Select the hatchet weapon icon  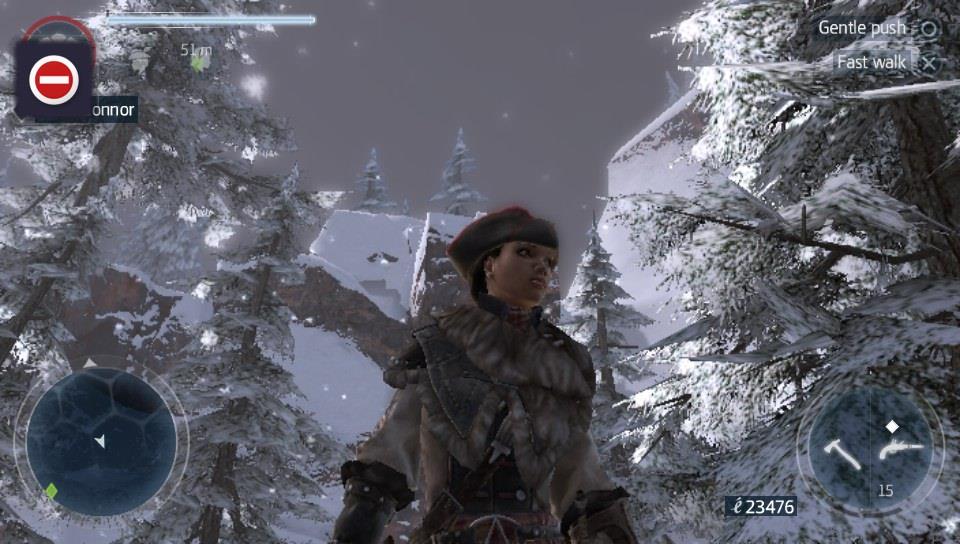(x=840, y=453)
